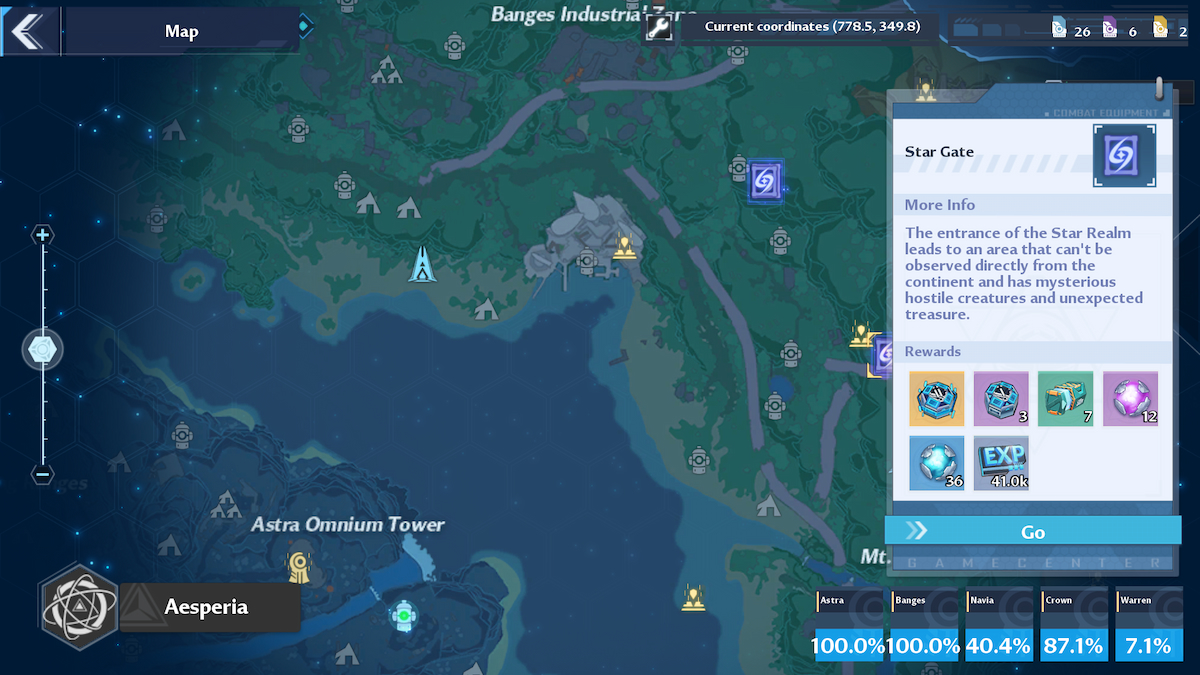Show Crown exploration progress
The image size is (1200, 675).
[1074, 625]
